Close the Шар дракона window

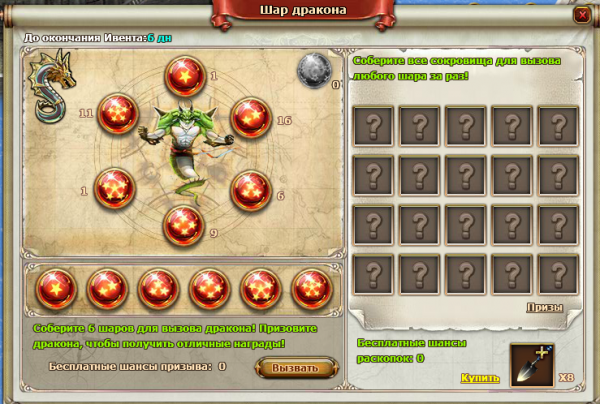click(x=582, y=16)
